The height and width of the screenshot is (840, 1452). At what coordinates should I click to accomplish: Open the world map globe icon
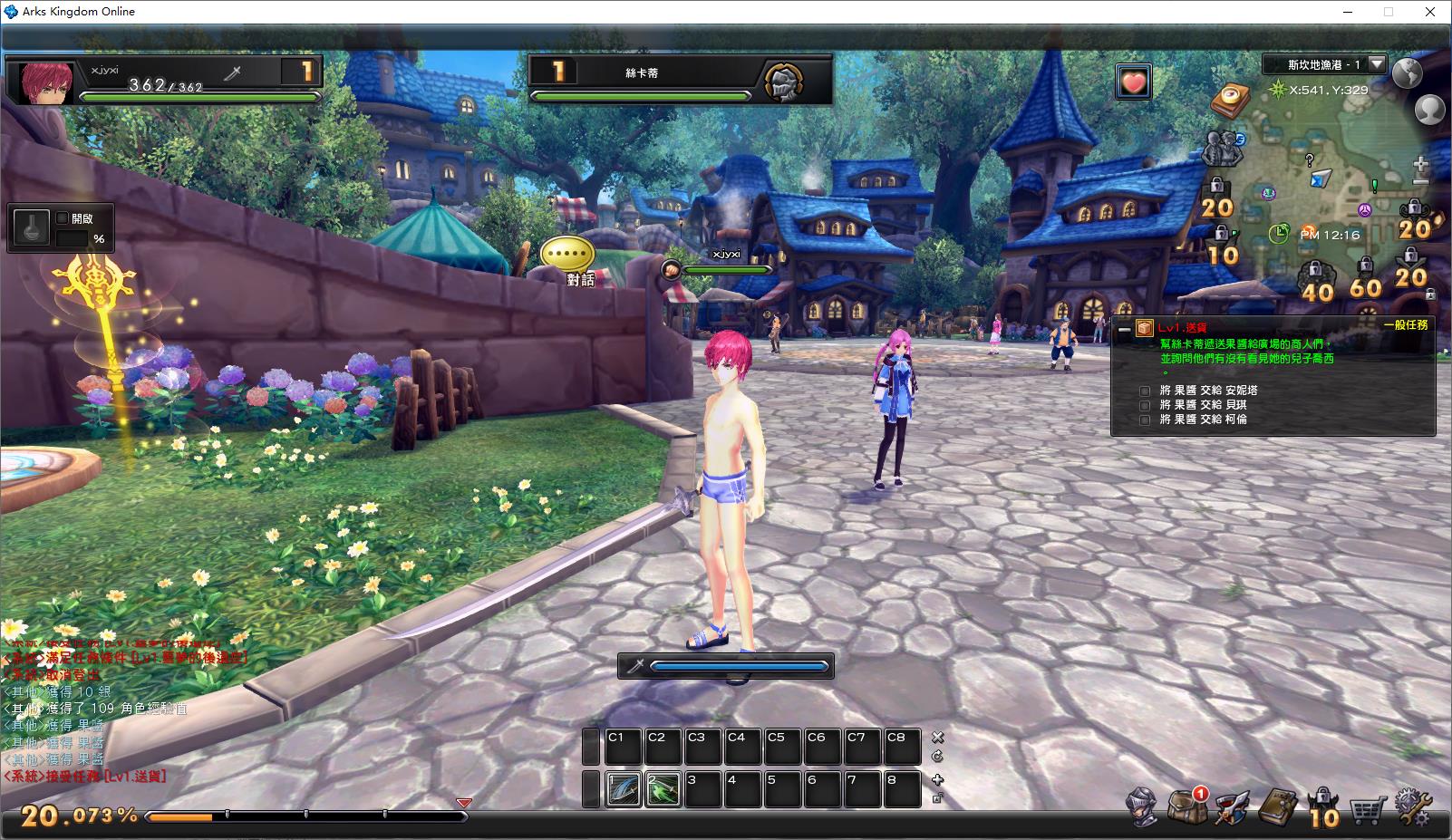click(1408, 72)
